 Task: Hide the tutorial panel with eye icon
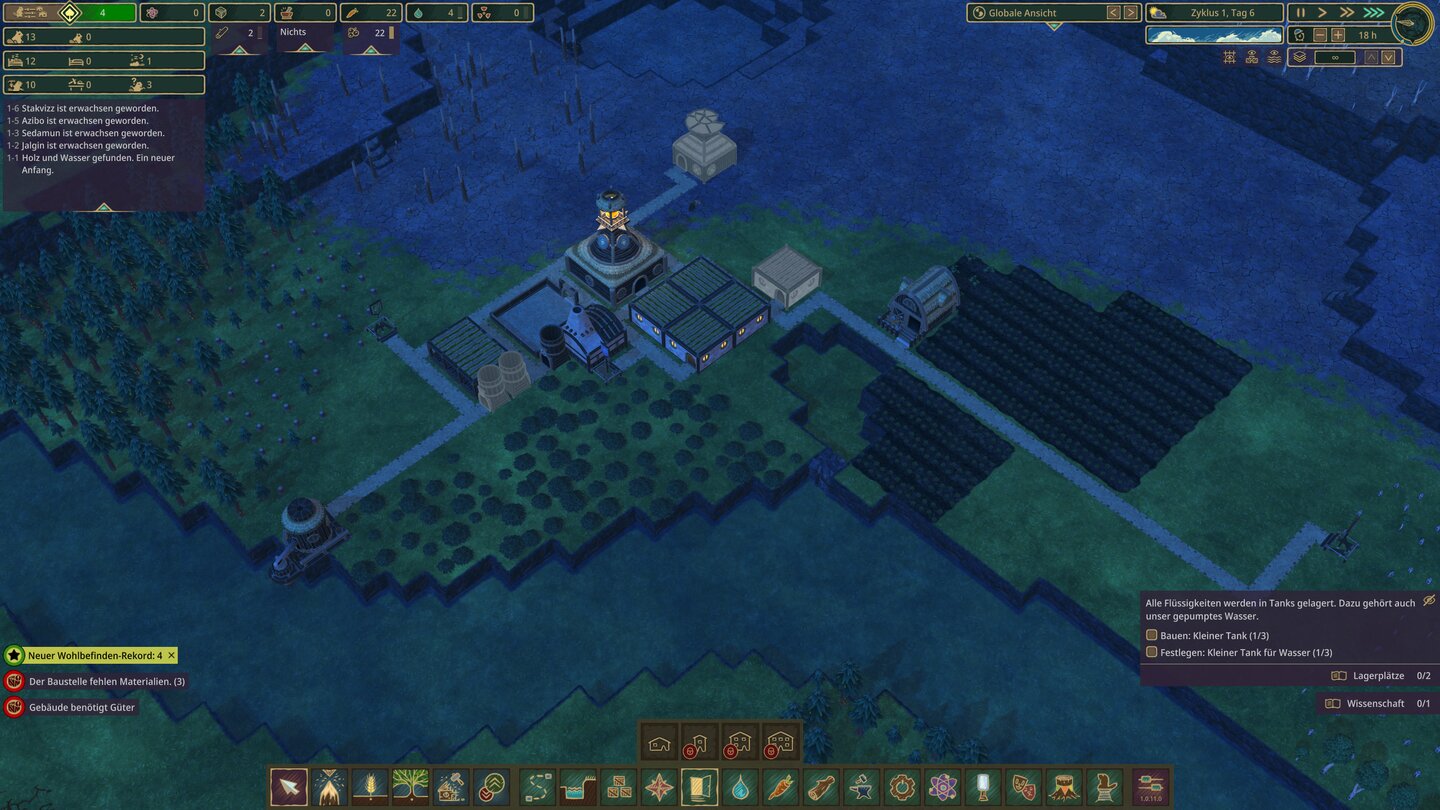1429,600
